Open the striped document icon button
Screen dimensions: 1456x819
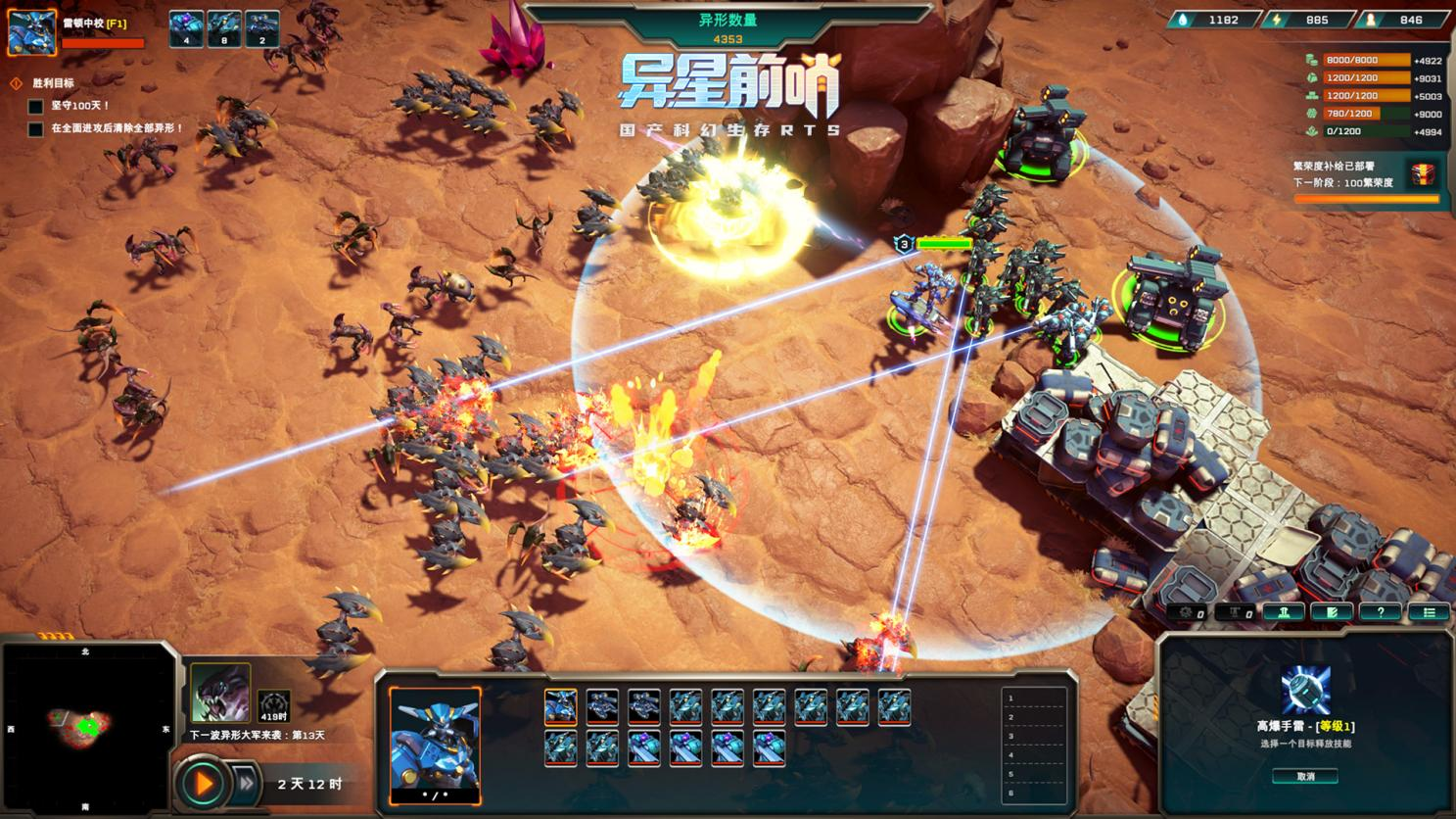click(x=1332, y=612)
